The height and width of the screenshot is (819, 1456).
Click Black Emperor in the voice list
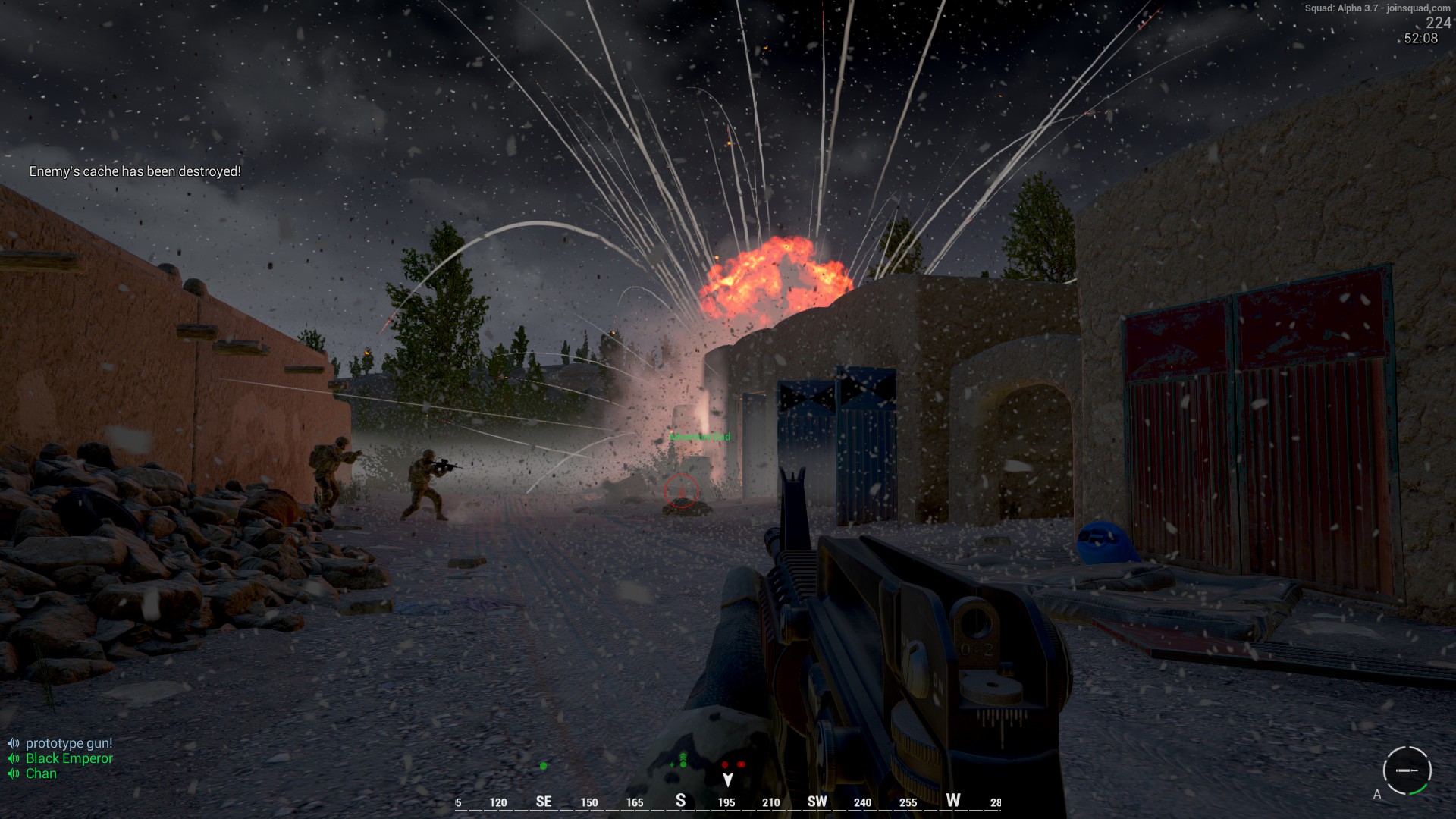[x=69, y=758]
